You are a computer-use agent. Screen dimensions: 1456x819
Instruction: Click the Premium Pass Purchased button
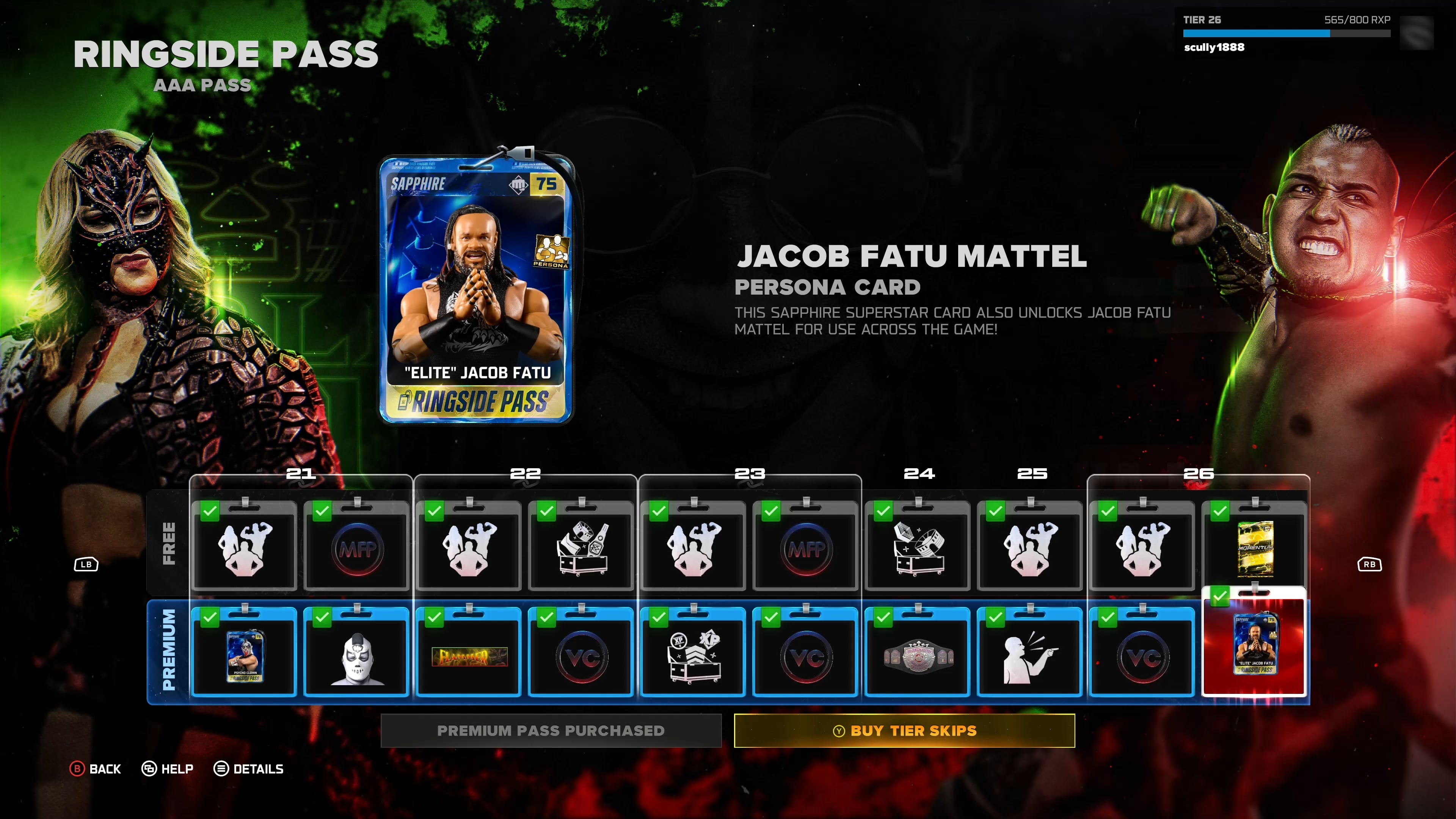(551, 730)
